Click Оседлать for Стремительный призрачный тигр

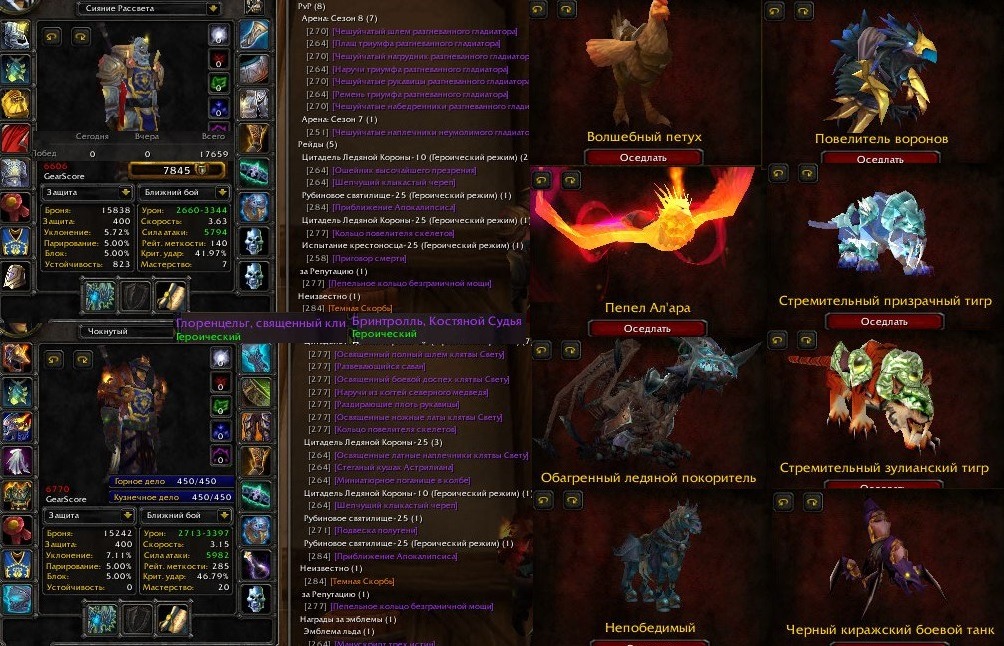883,322
